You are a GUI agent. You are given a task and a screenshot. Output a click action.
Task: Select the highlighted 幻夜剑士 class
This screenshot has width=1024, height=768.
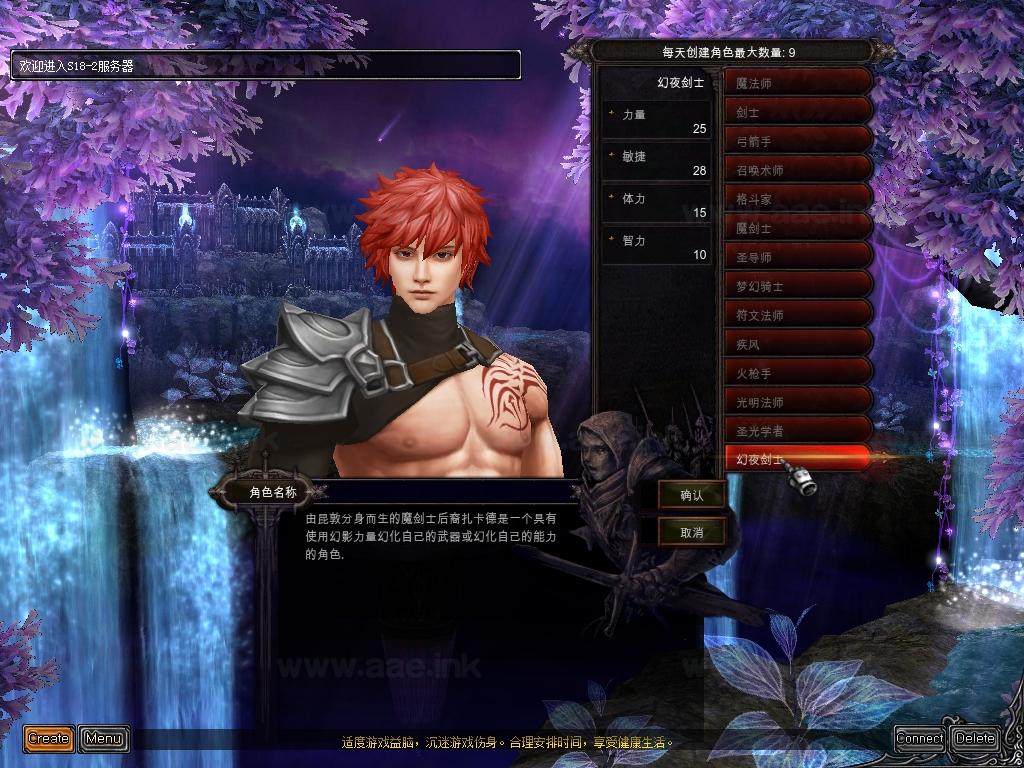798,459
